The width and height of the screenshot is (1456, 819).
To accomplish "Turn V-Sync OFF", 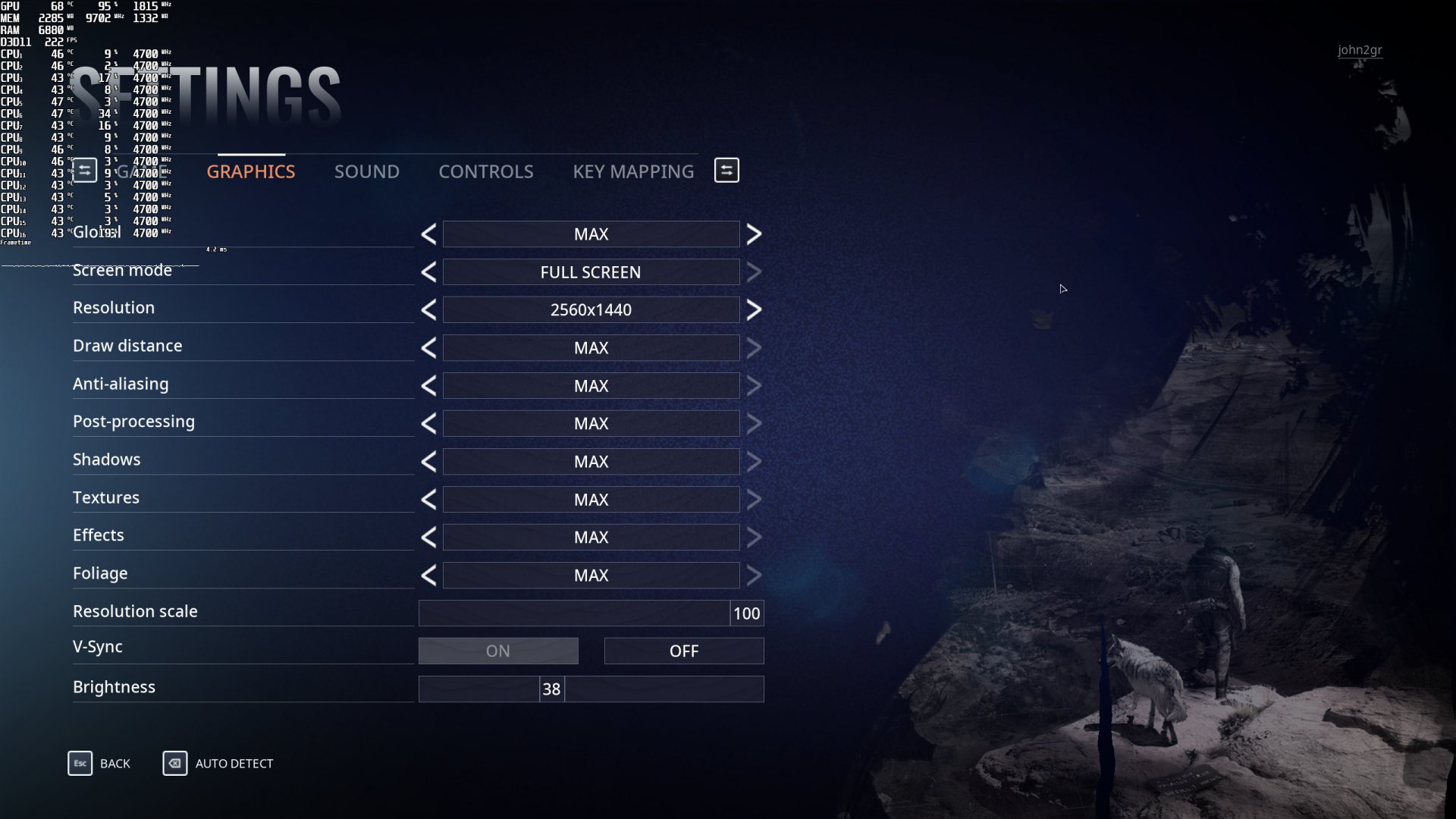I will [683, 651].
